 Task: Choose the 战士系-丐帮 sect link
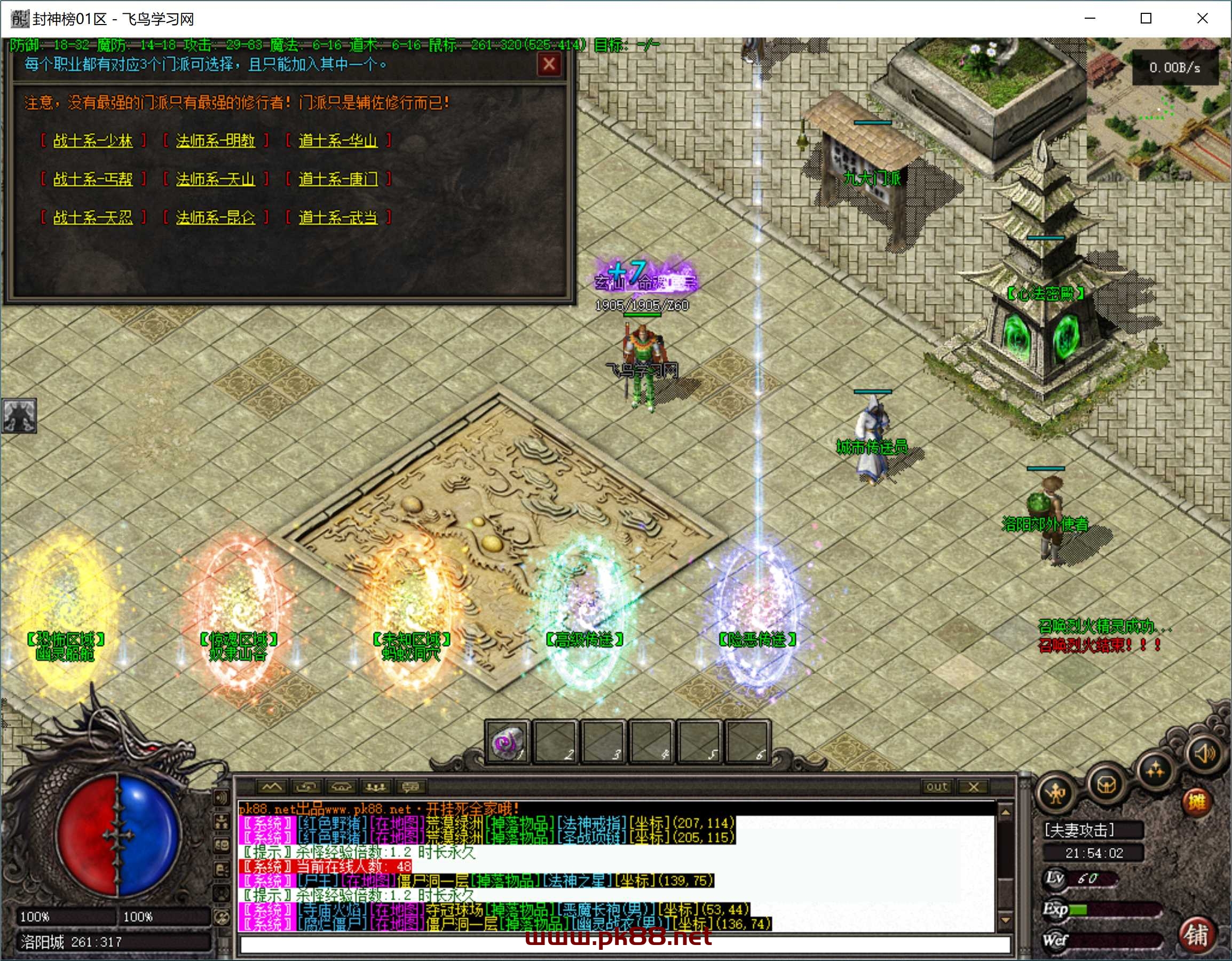coord(92,179)
